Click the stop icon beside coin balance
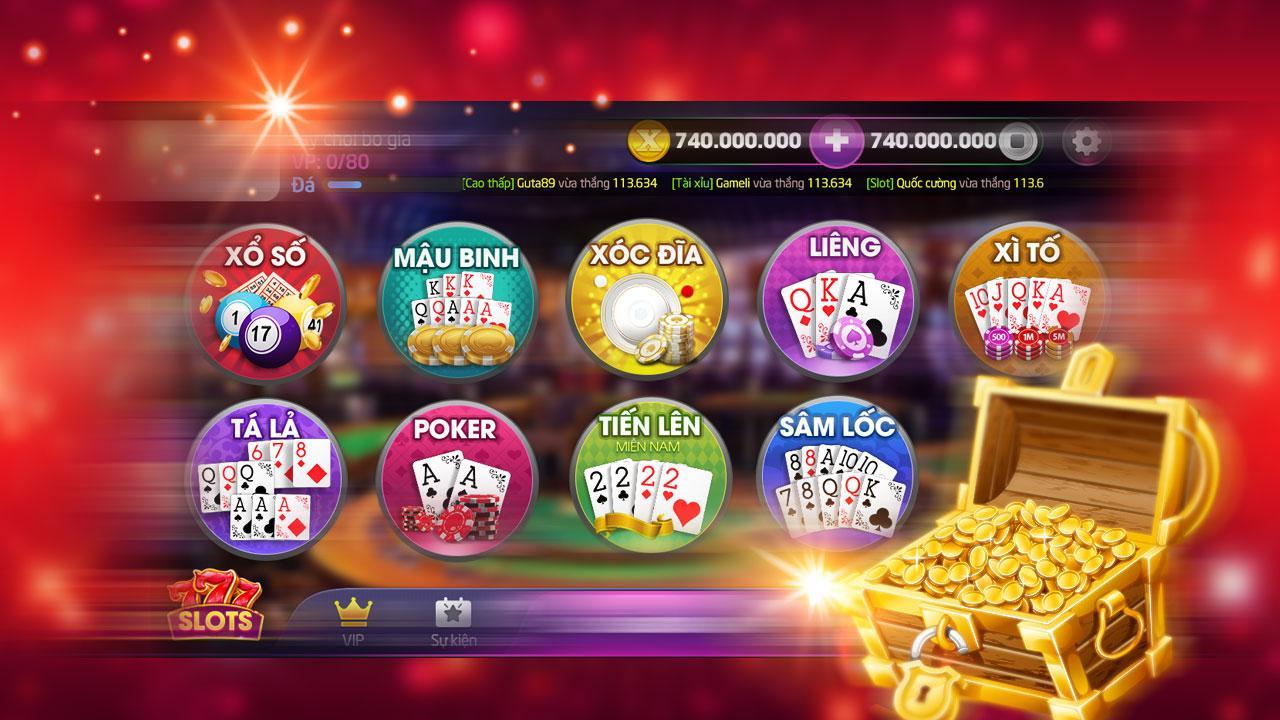Screen dimensions: 1280x720 [1018, 143]
